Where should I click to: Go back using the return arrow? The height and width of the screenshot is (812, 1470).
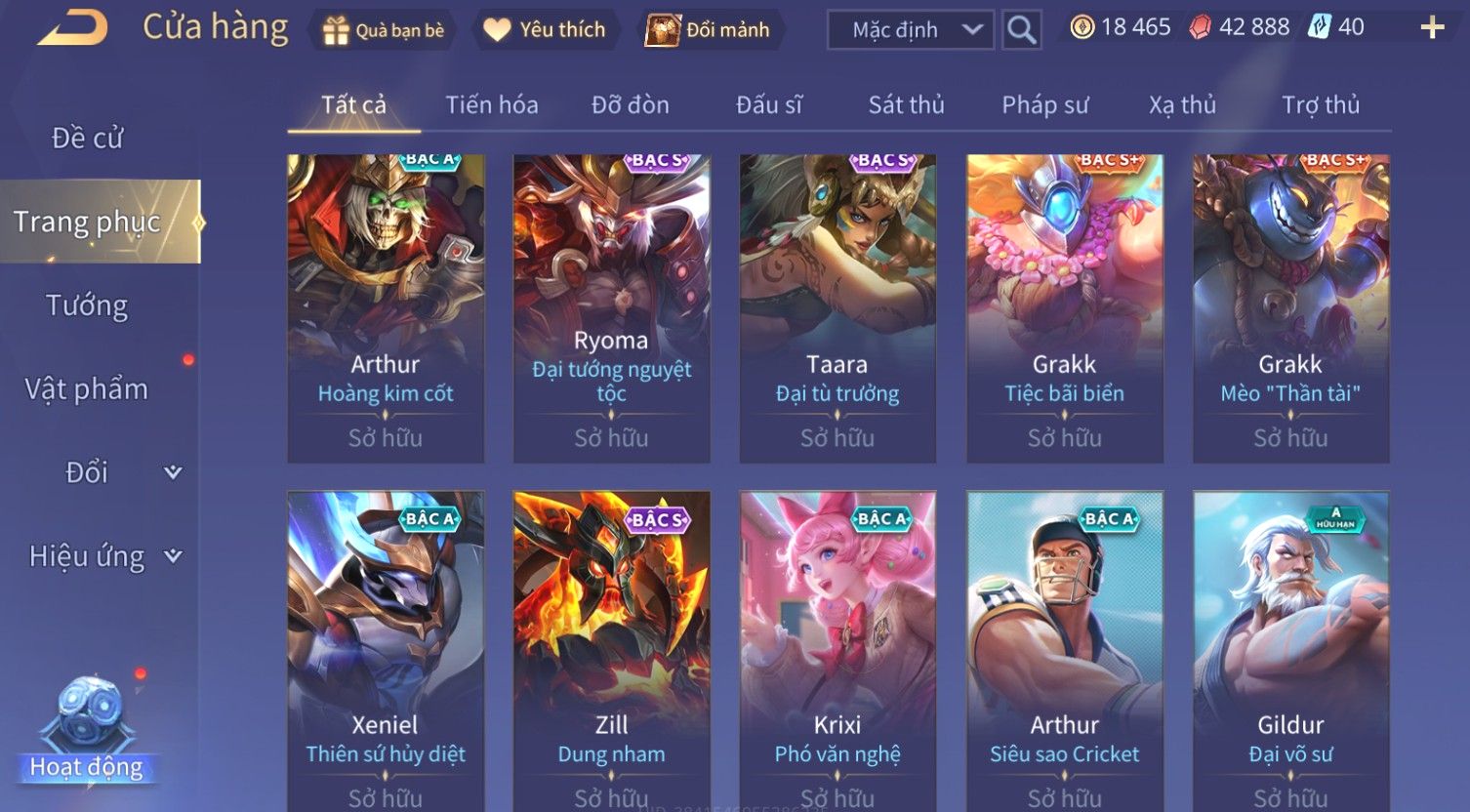73,29
